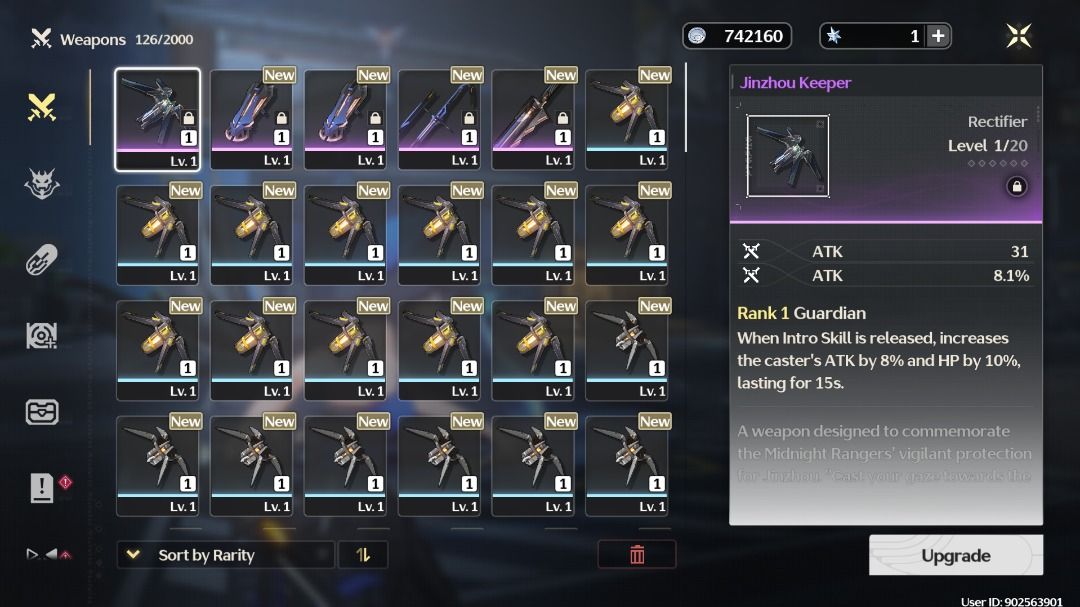1080x607 pixels.
Task: Add more Astrite with the plus button
Action: [938, 36]
